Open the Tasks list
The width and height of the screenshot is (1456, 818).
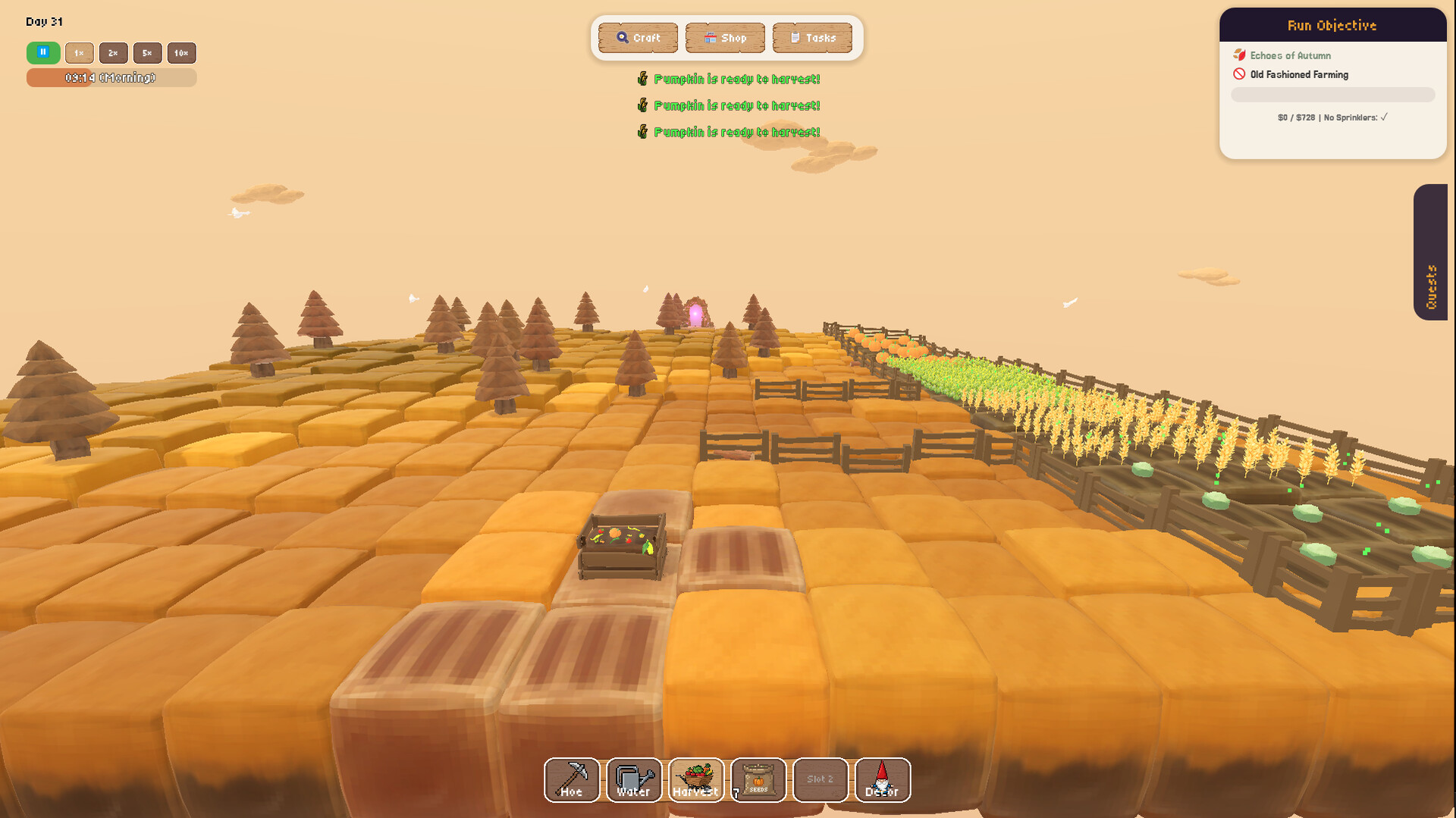(812, 38)
